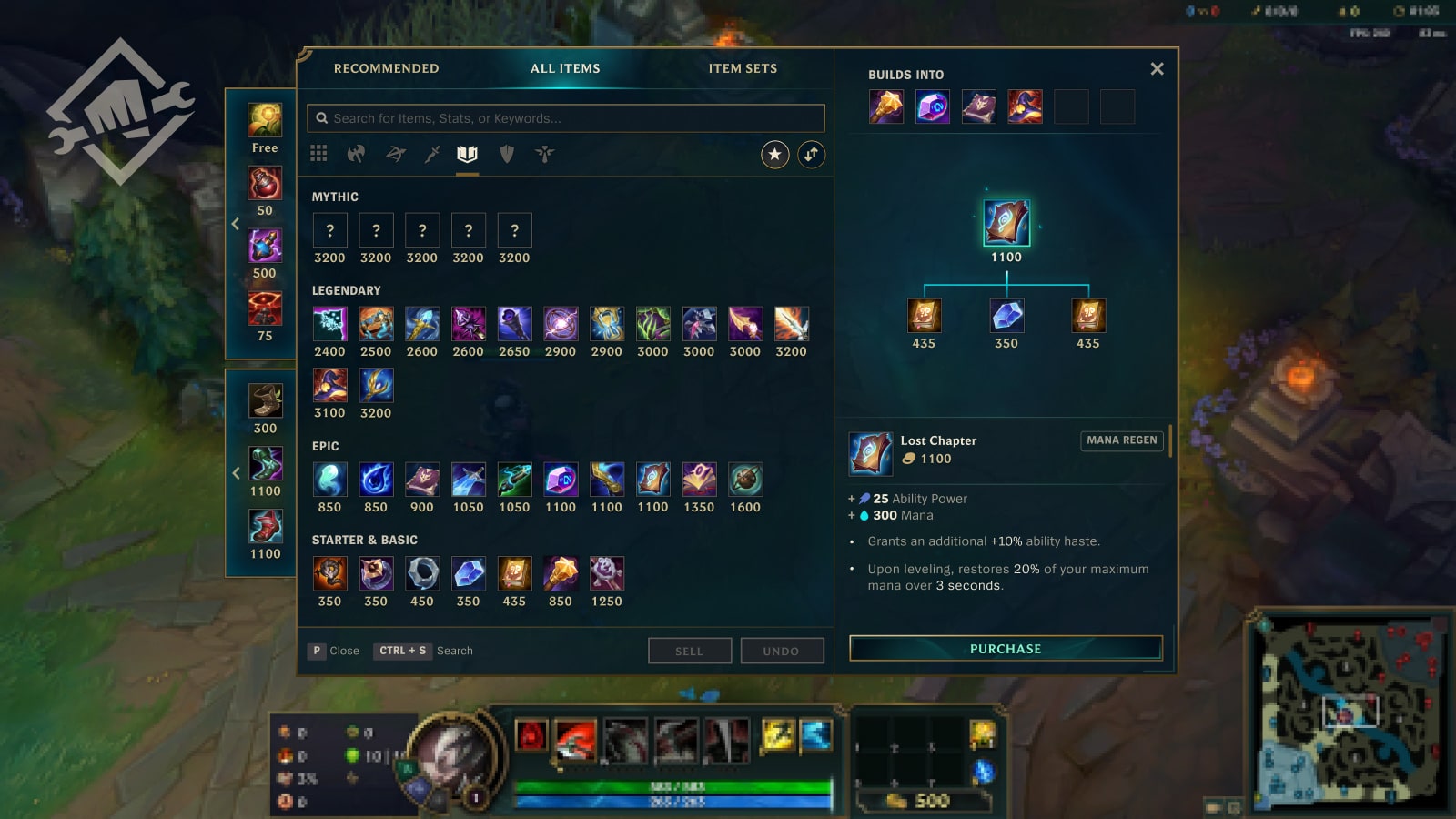Image resolution: width=1456 pixels, height=819 pixels.
Task: Click the Health Potion in the left sidebar
Action: point(264,184)
